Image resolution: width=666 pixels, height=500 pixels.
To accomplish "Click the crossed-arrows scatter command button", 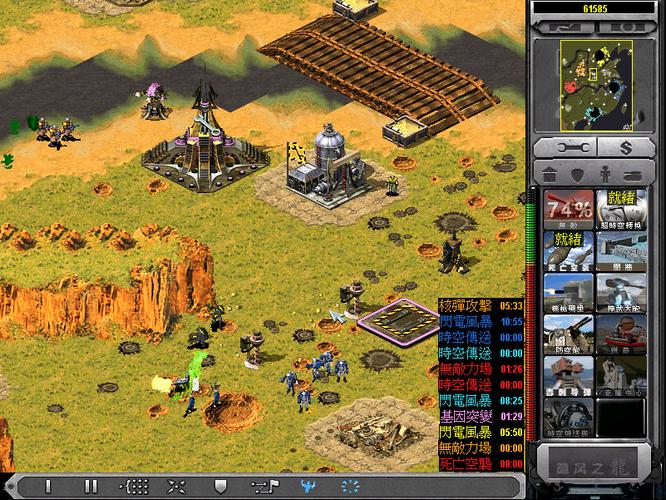I will pos(177,486).
